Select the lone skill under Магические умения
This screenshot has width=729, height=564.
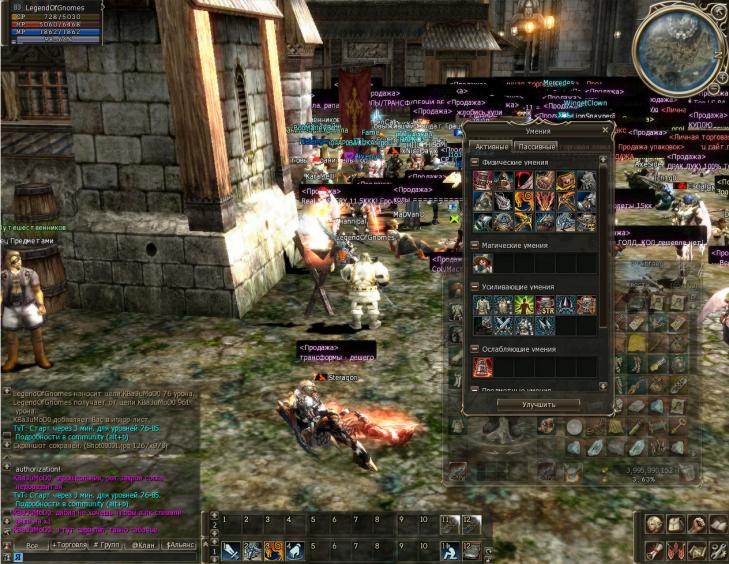click(483, 263)
